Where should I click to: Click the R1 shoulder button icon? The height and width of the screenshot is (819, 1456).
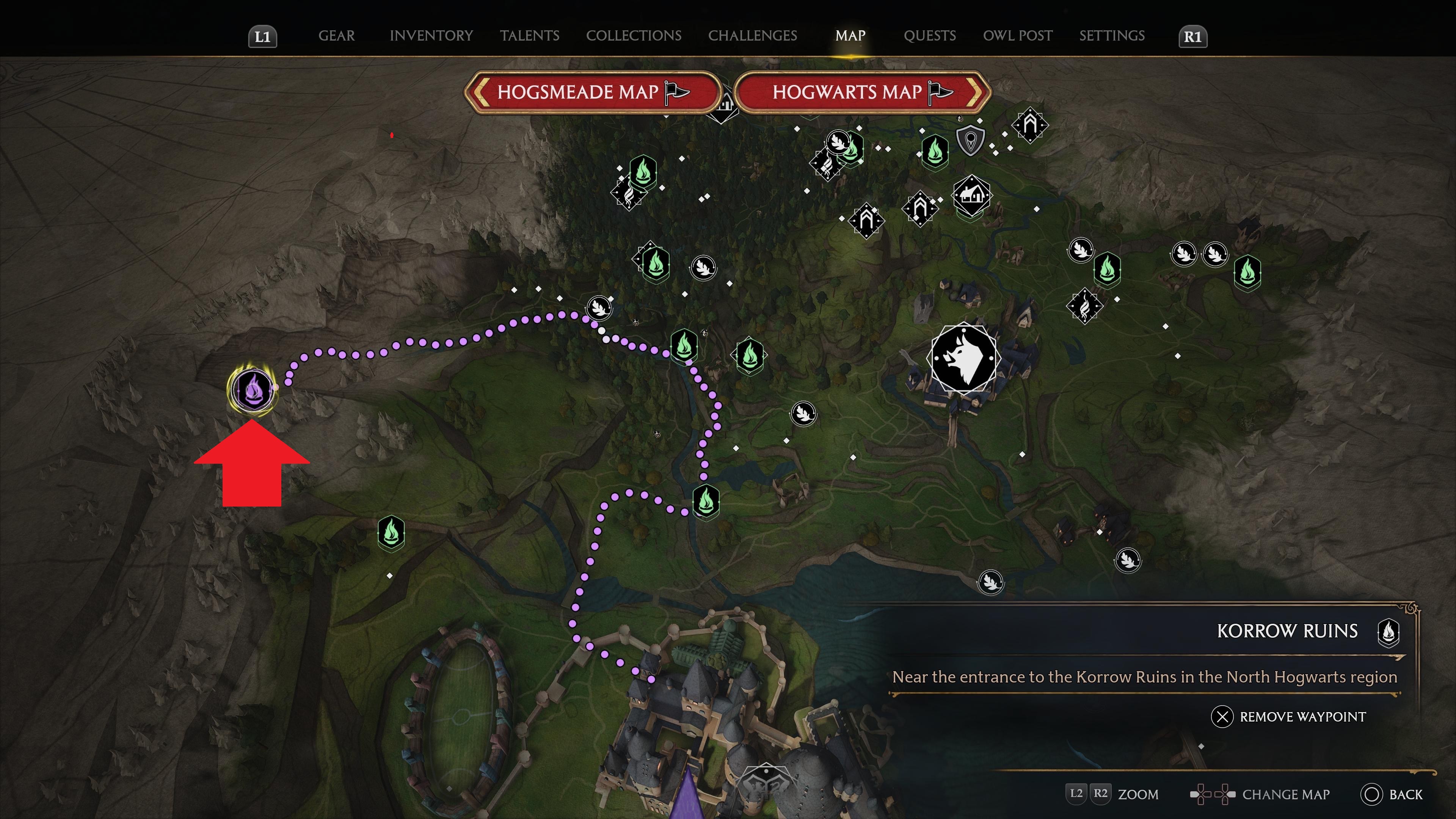point(1192,36)
